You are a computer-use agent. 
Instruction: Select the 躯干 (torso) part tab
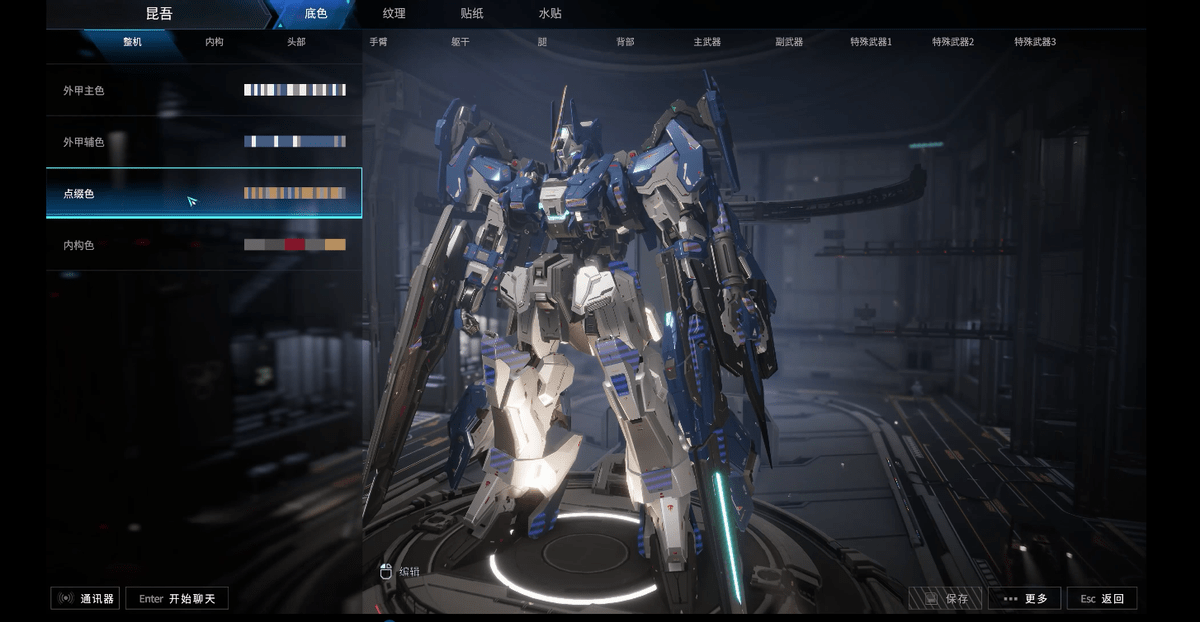[460, 42]
